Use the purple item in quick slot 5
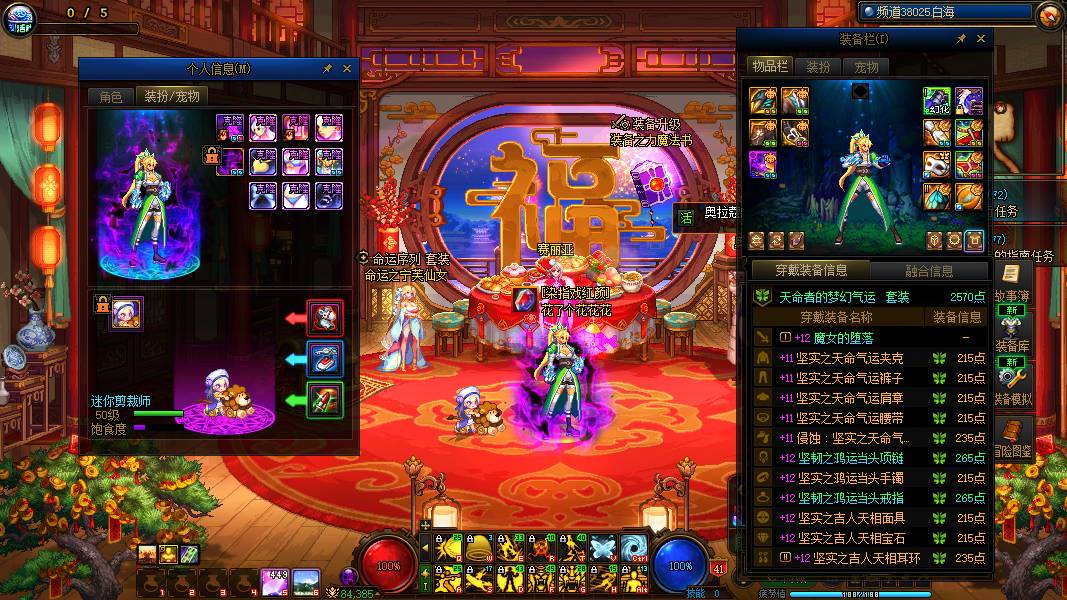Image resolution: width=1067 pixels, height=600 pixels. tap(276, 580)
